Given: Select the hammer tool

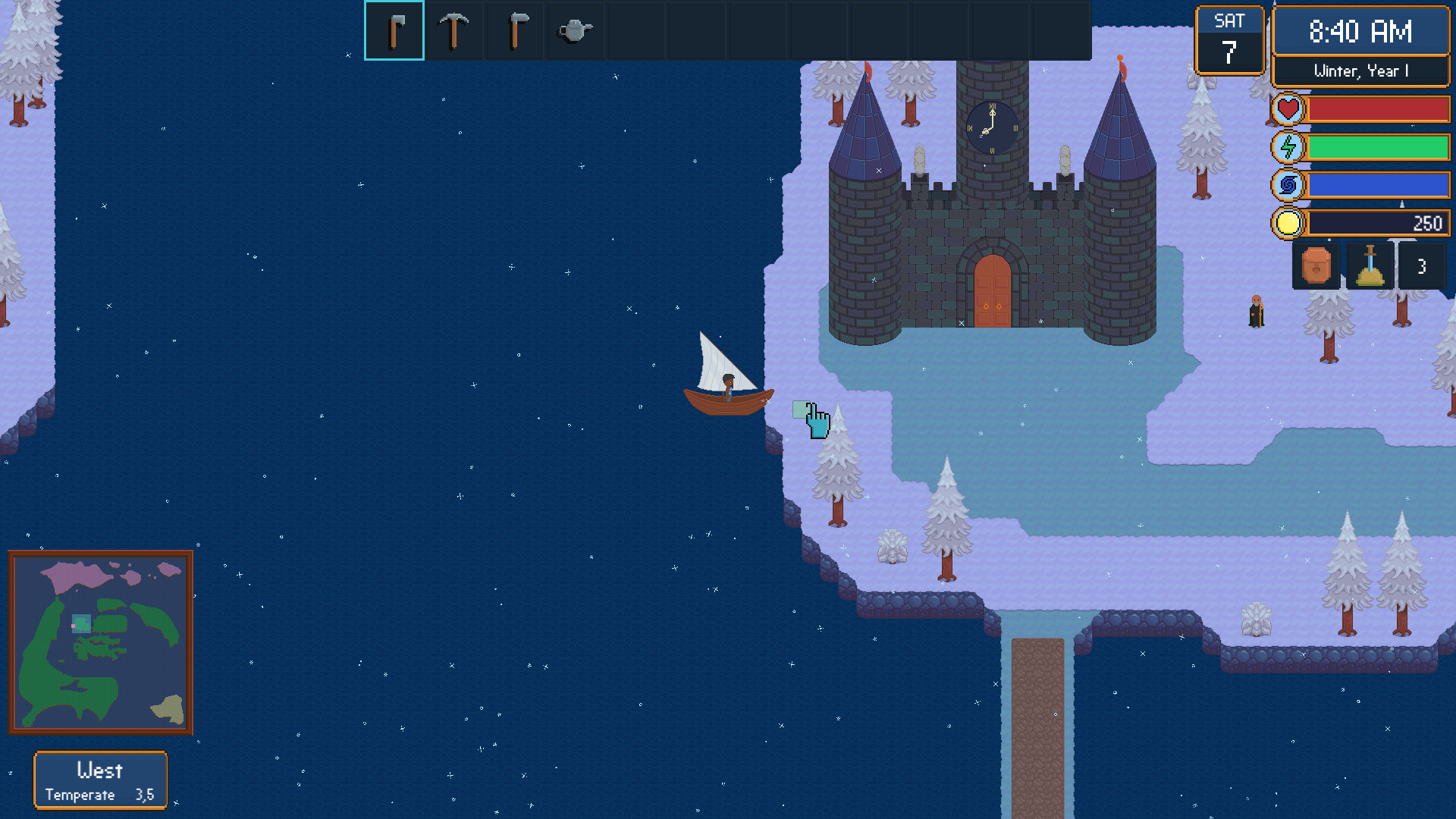Looking at the screenshot, I should click(x=514, y=30).
